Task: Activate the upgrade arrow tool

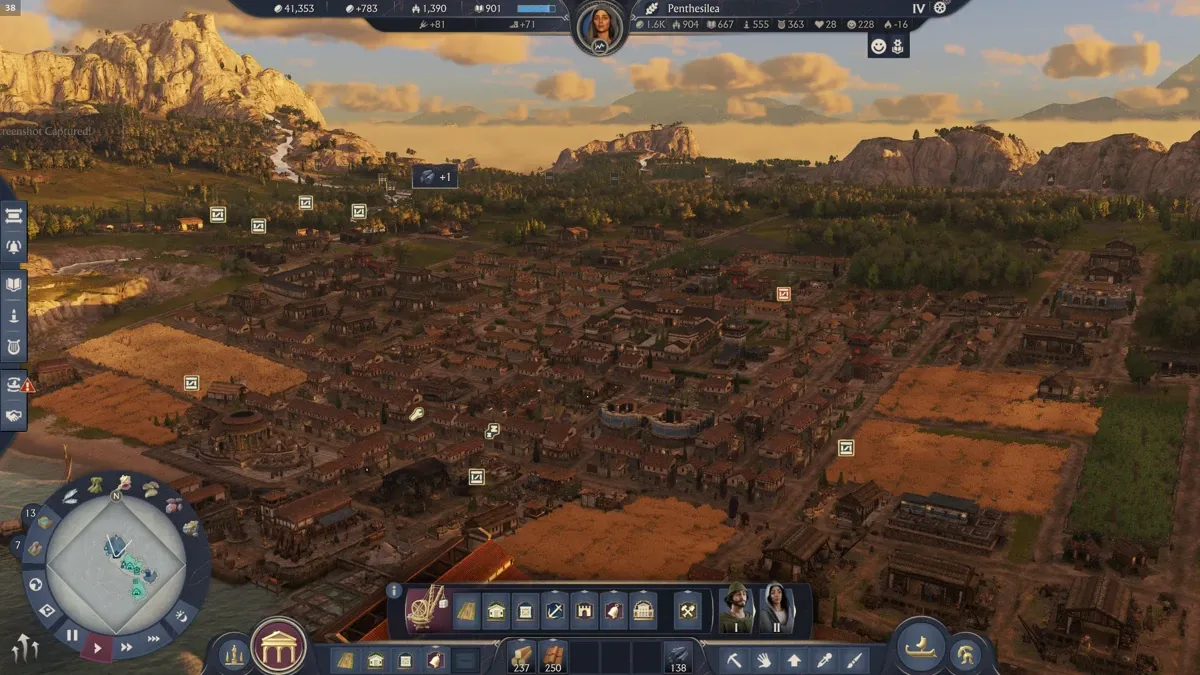Action: coord(794,660)
